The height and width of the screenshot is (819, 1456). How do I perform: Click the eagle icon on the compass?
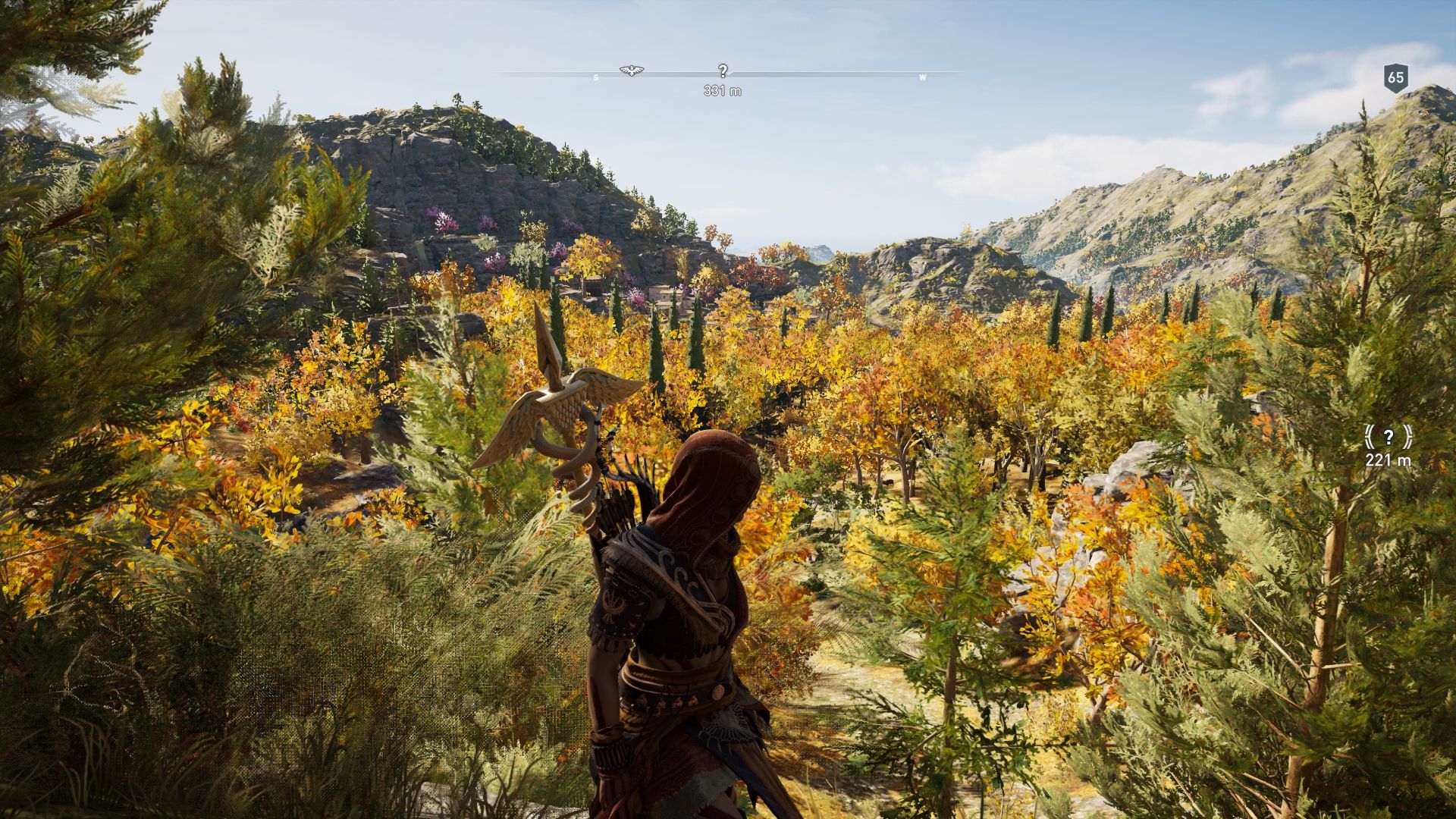point(628,71)
